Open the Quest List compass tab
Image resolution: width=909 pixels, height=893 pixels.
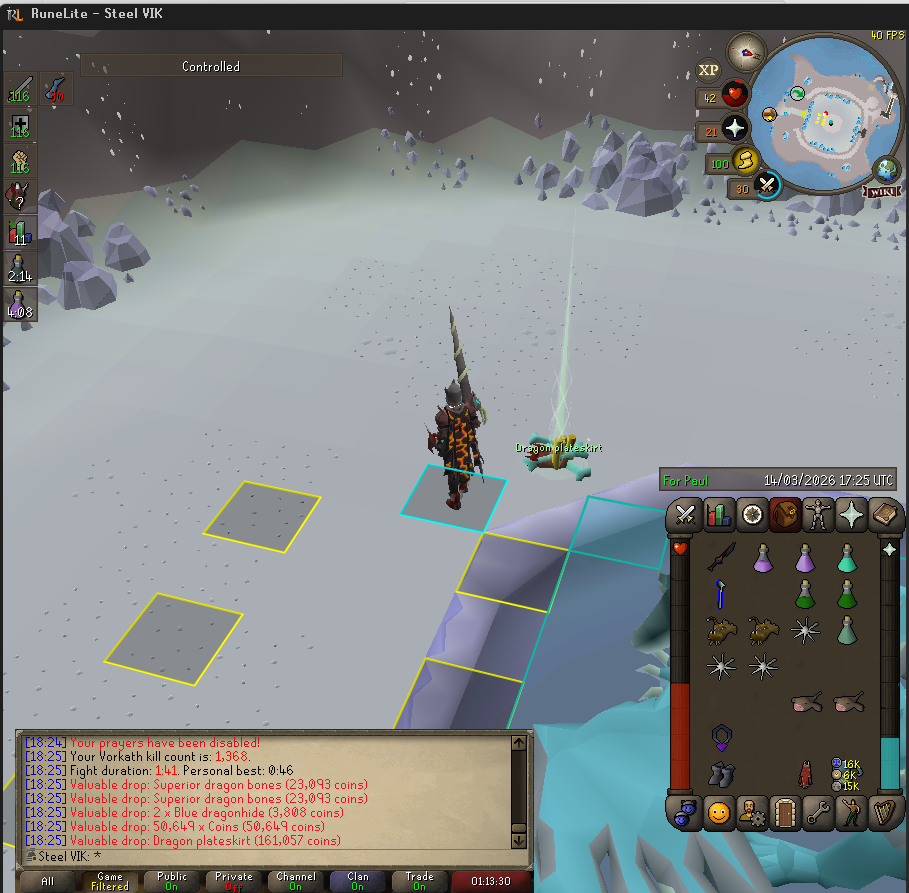click(752, 515)
